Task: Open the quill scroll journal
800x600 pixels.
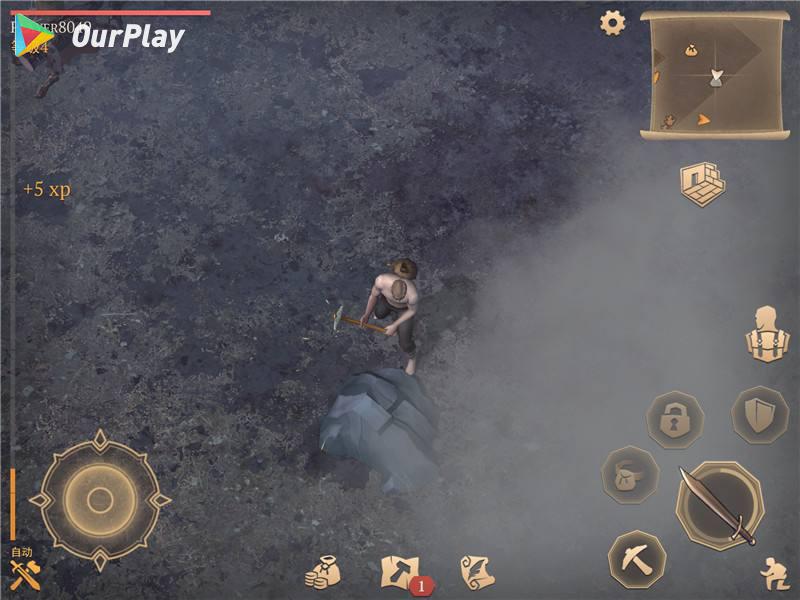Action: [477, 572]
